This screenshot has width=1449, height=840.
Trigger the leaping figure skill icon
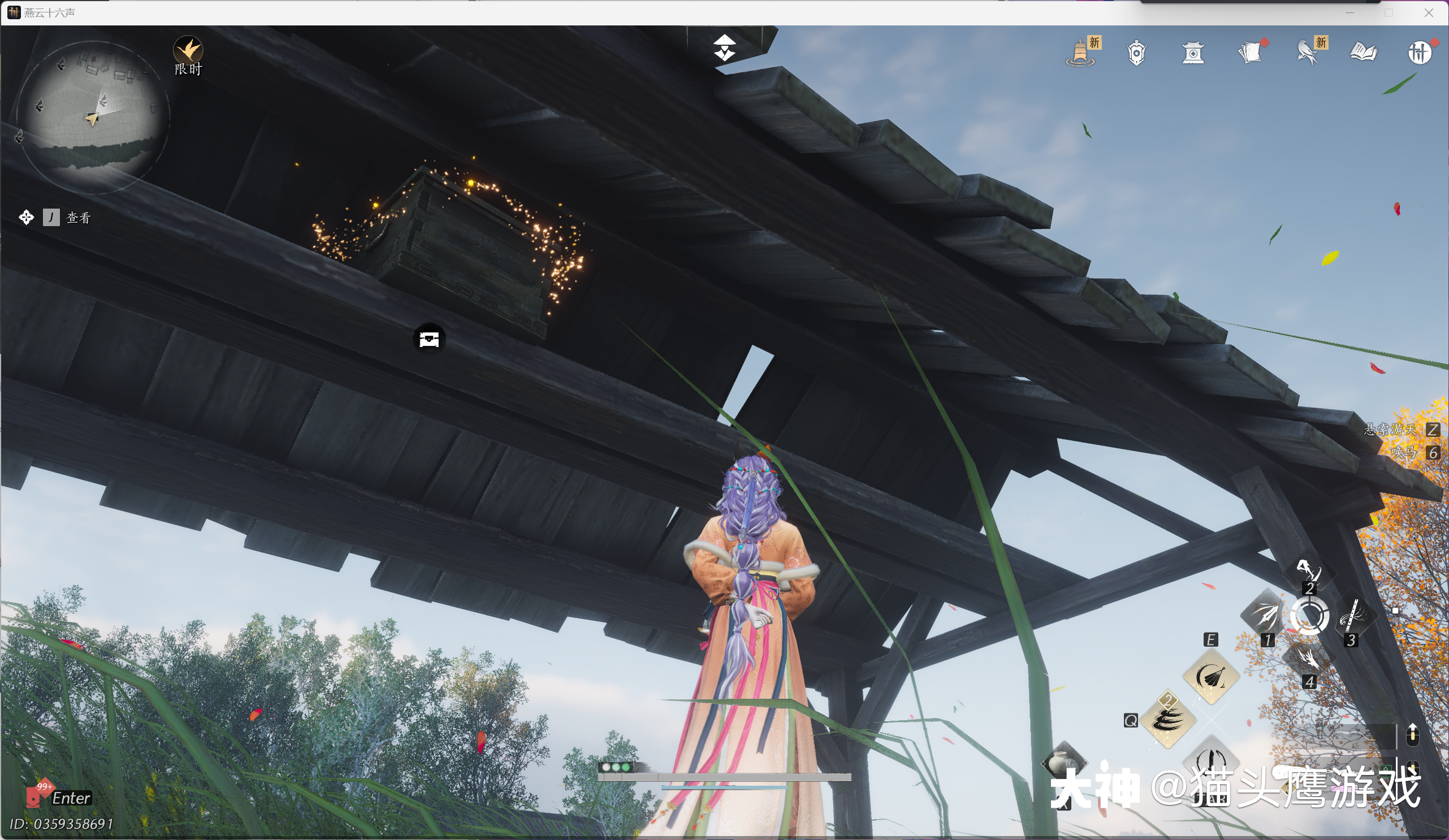(x=1308, y=571)
